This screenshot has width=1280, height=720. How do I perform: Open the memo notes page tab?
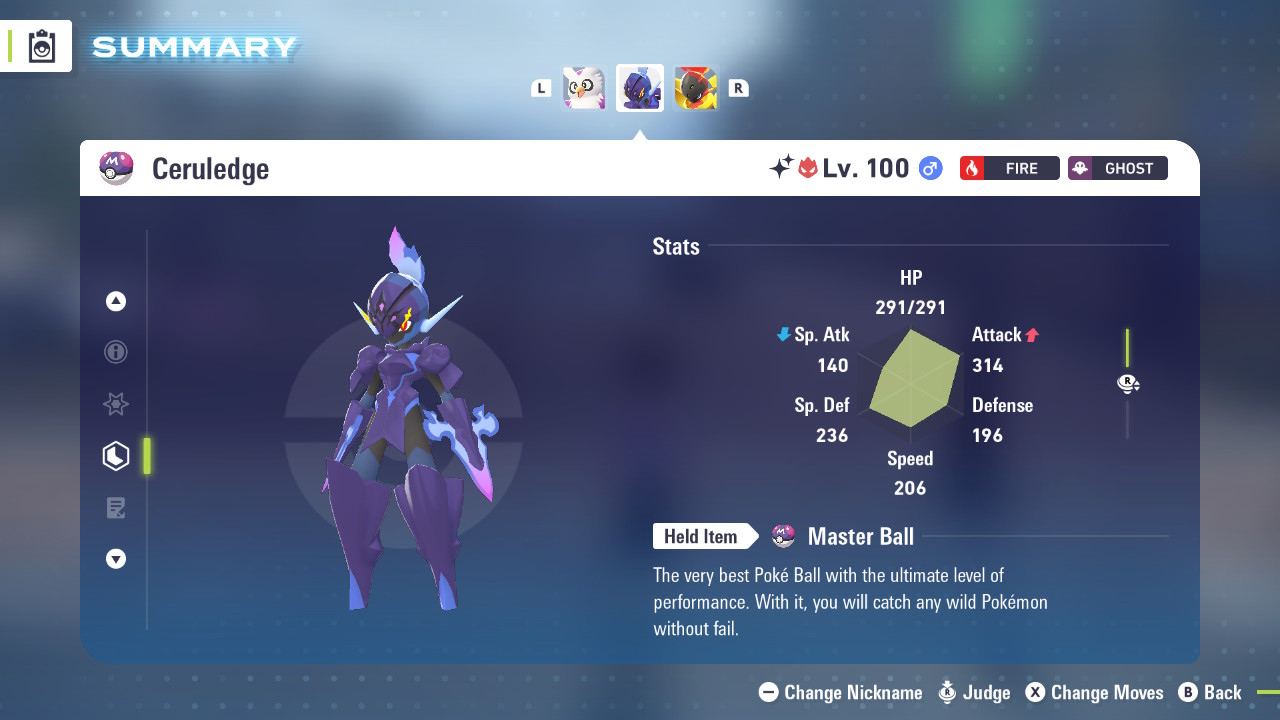pyautogui.click(x=116, y=508)
